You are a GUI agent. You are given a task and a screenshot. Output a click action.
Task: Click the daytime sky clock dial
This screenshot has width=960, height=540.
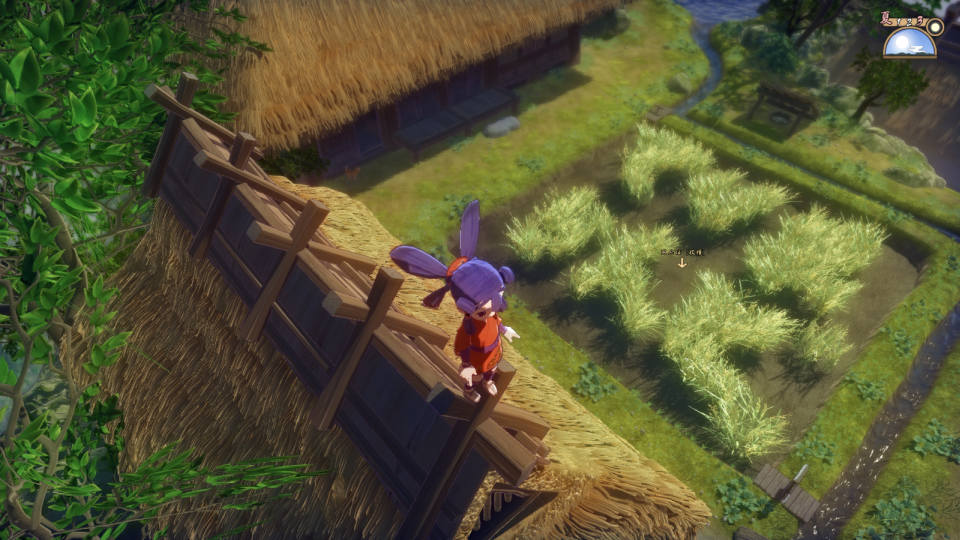click(909, 42)
